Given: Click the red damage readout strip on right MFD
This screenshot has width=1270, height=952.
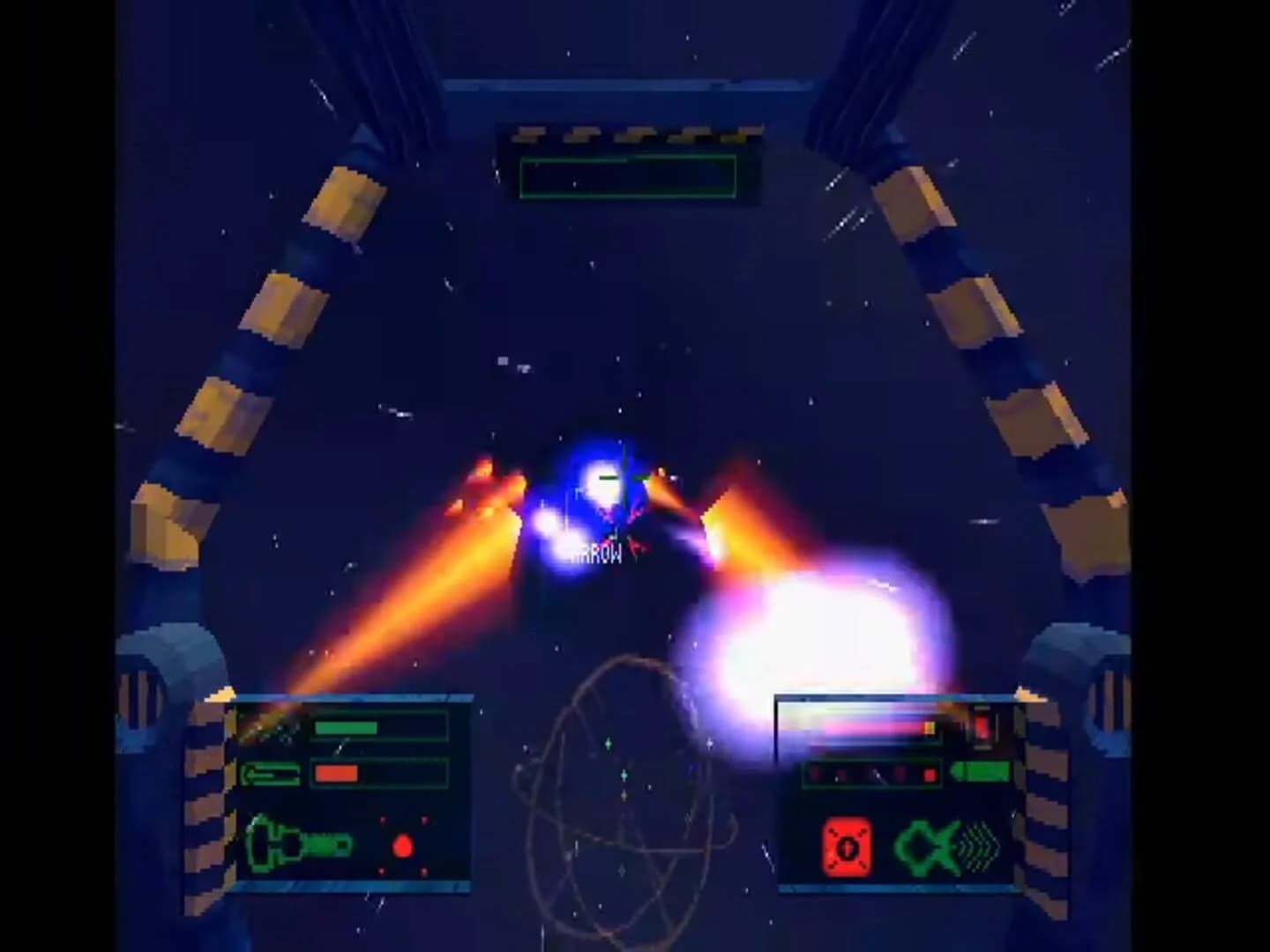Looking at the screenshot, I should point(870,774).
